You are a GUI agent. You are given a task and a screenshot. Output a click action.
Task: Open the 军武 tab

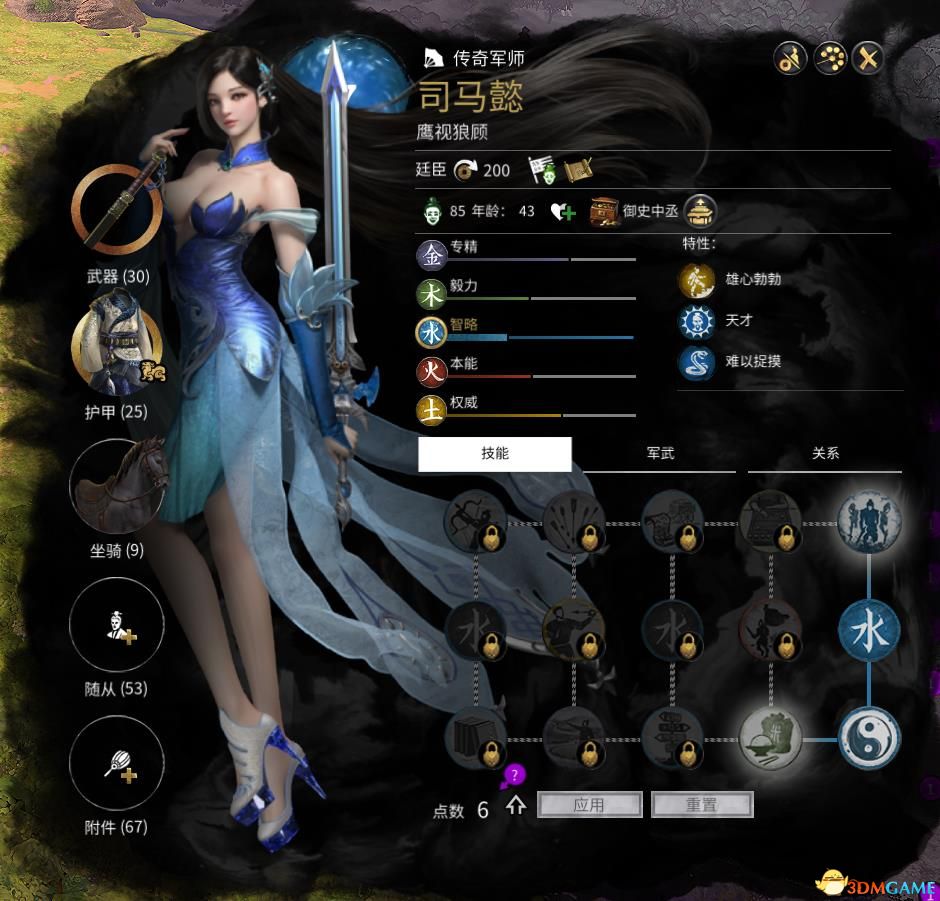click(x=660, y=454)
